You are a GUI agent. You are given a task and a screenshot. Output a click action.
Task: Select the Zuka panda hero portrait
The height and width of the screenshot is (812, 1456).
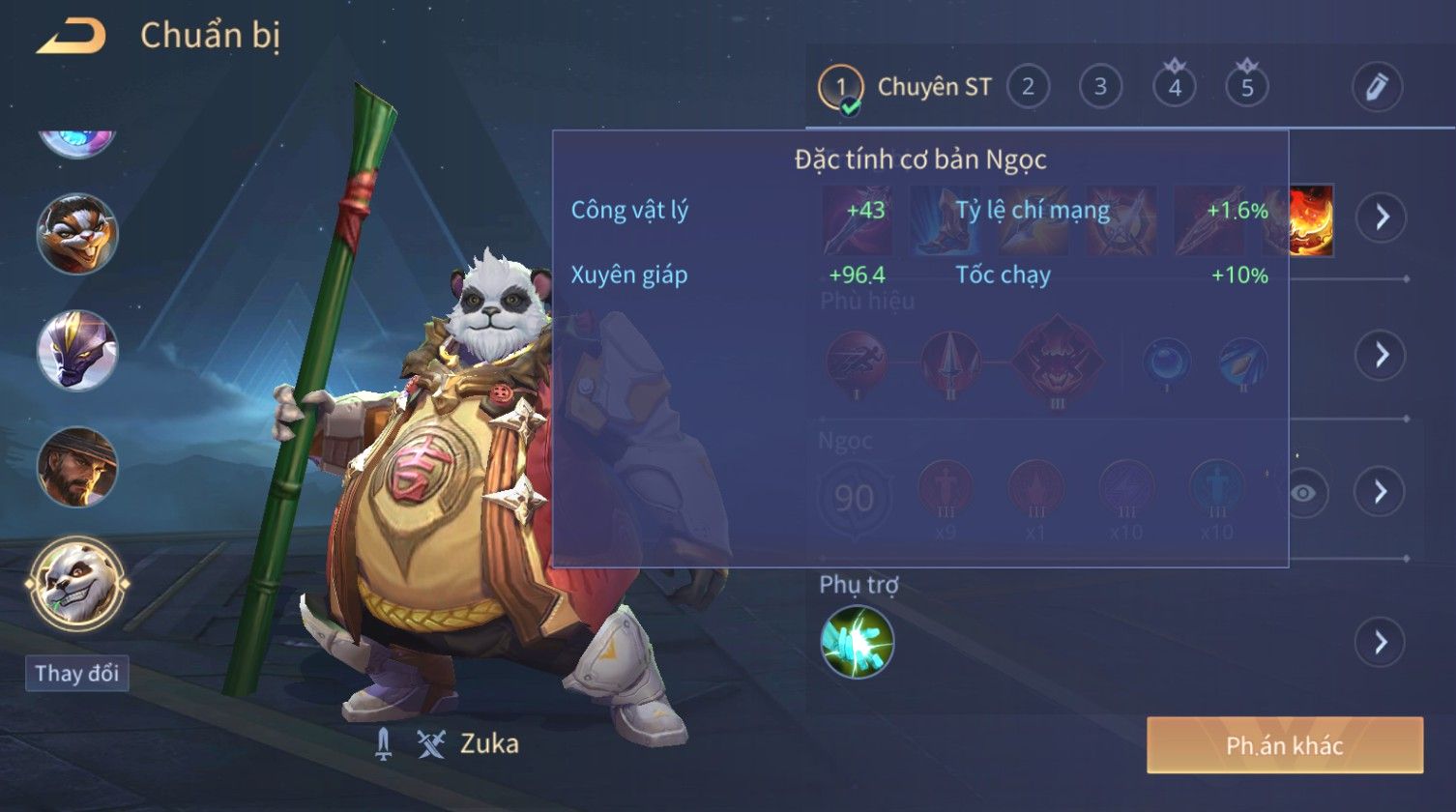(77, 584)
